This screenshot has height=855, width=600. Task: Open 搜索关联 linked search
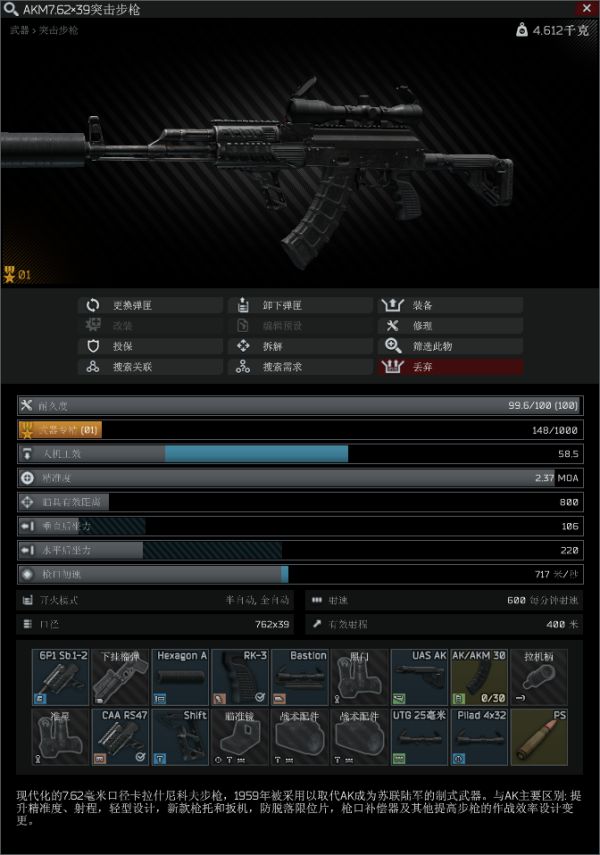[x=150, y=367]
